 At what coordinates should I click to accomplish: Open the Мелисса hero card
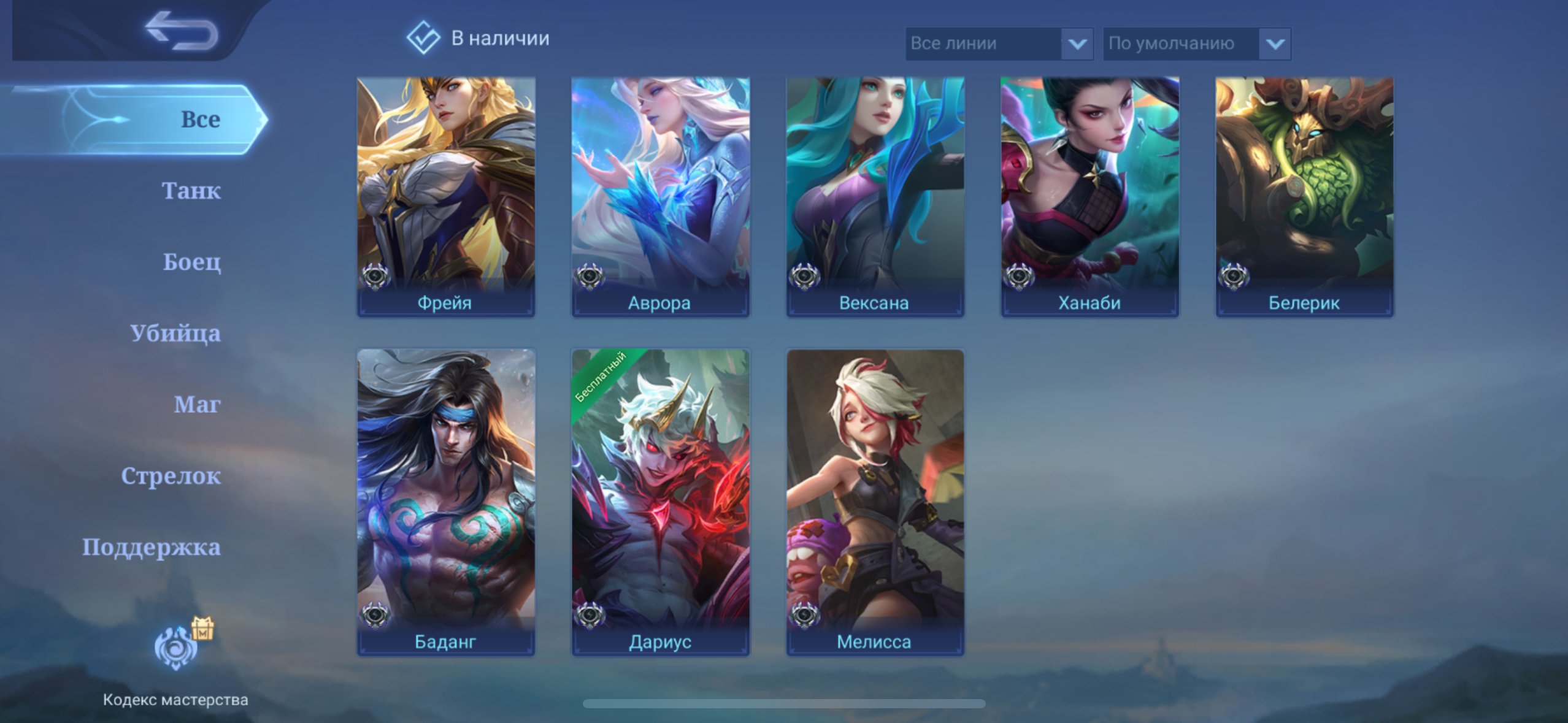tap(875, 502)
